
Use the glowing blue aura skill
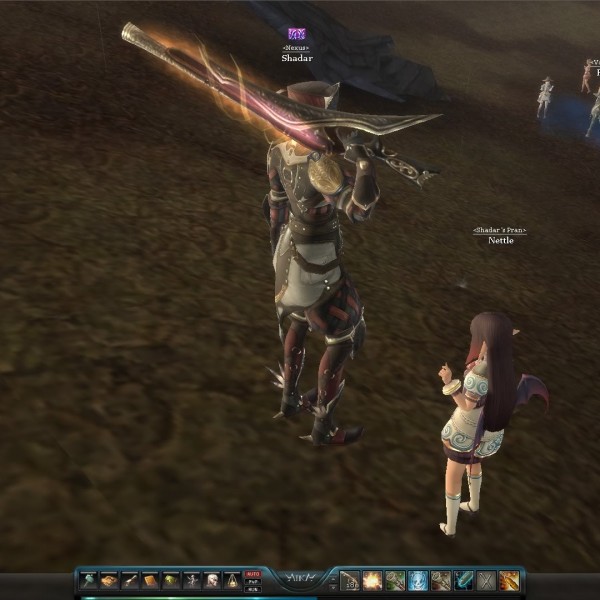[418, 580]
